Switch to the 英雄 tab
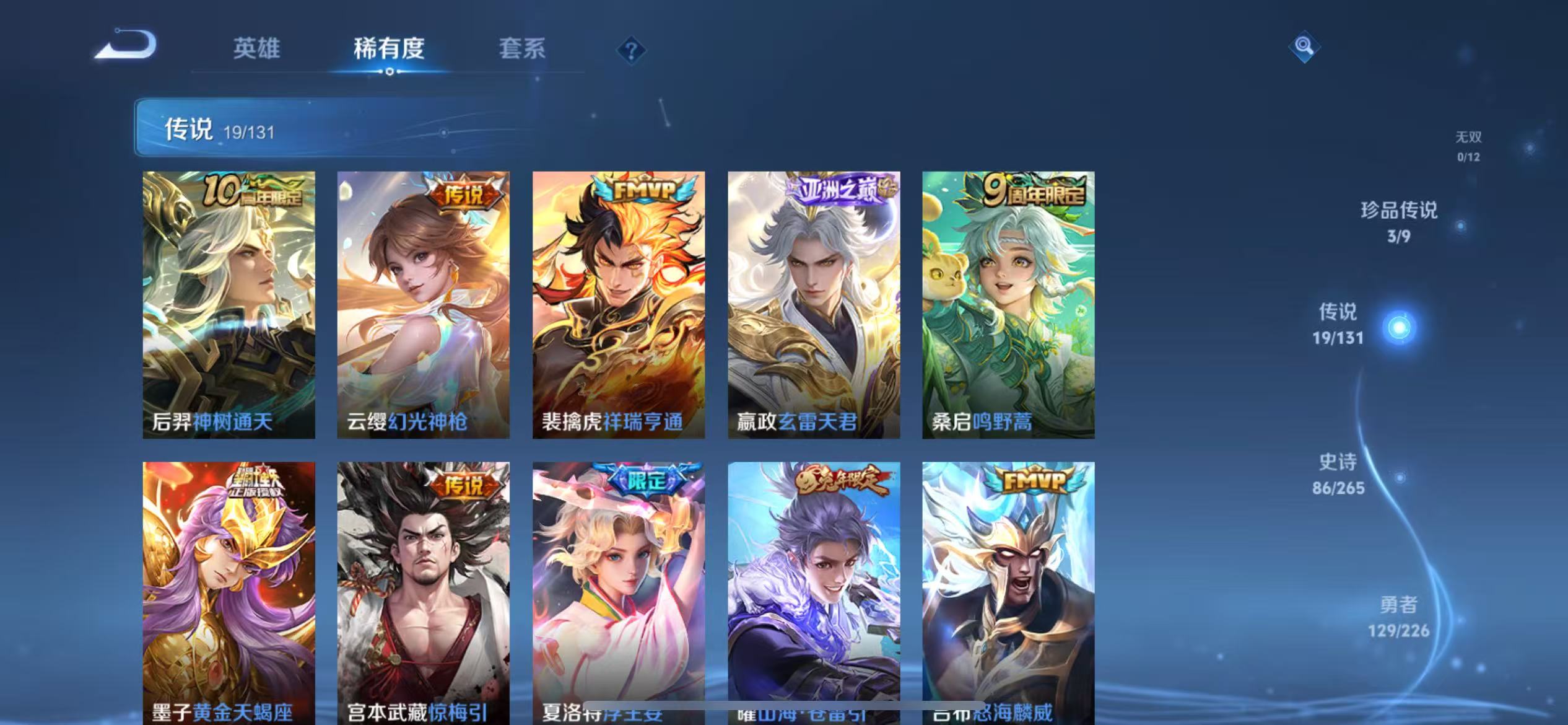This screenshot has height=725, width=1568. click(x=256, y=49)
